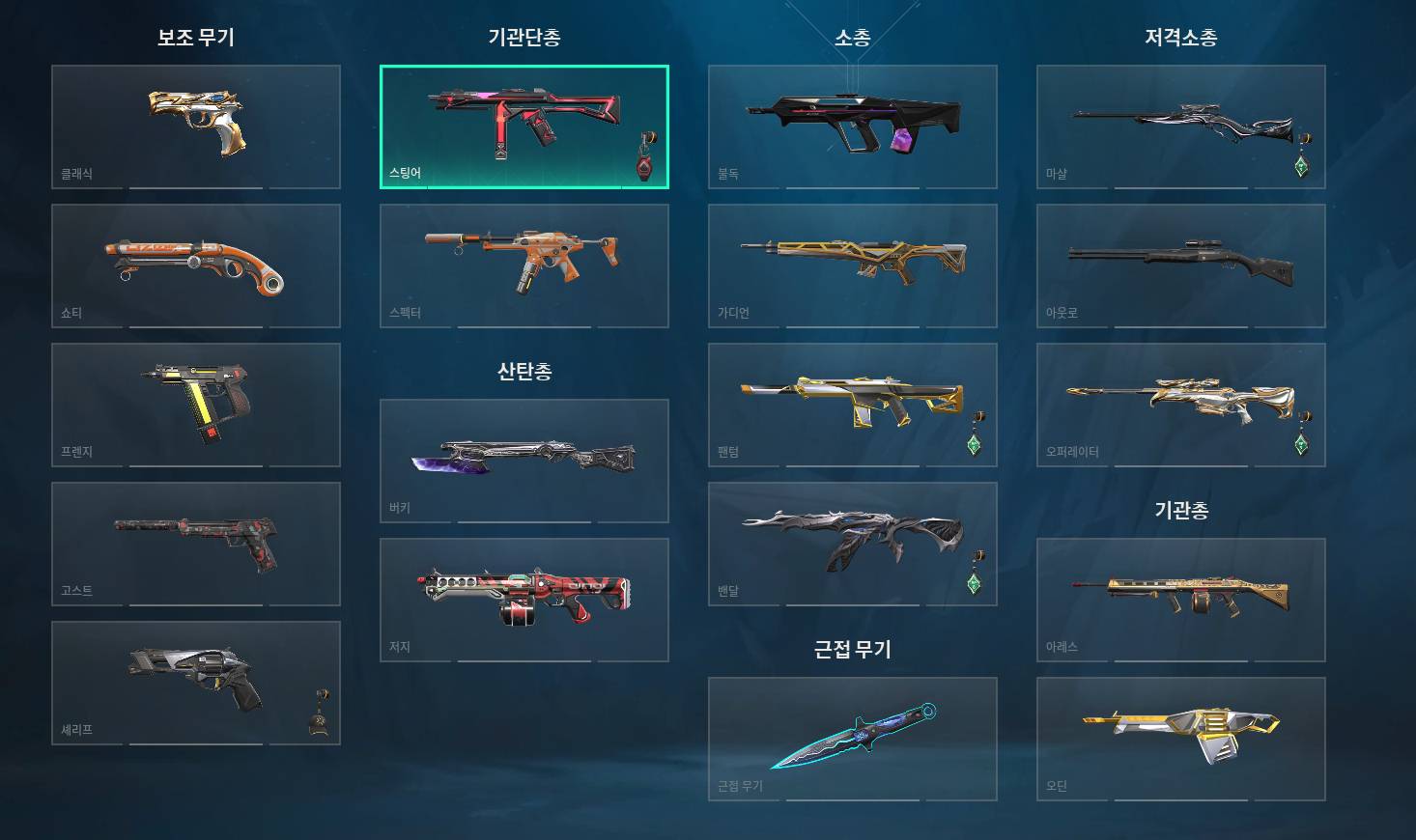Viewport: 1416px width, 840px height.
Task: Select the 스펙터 SMG slot
Action: (524, 266)
